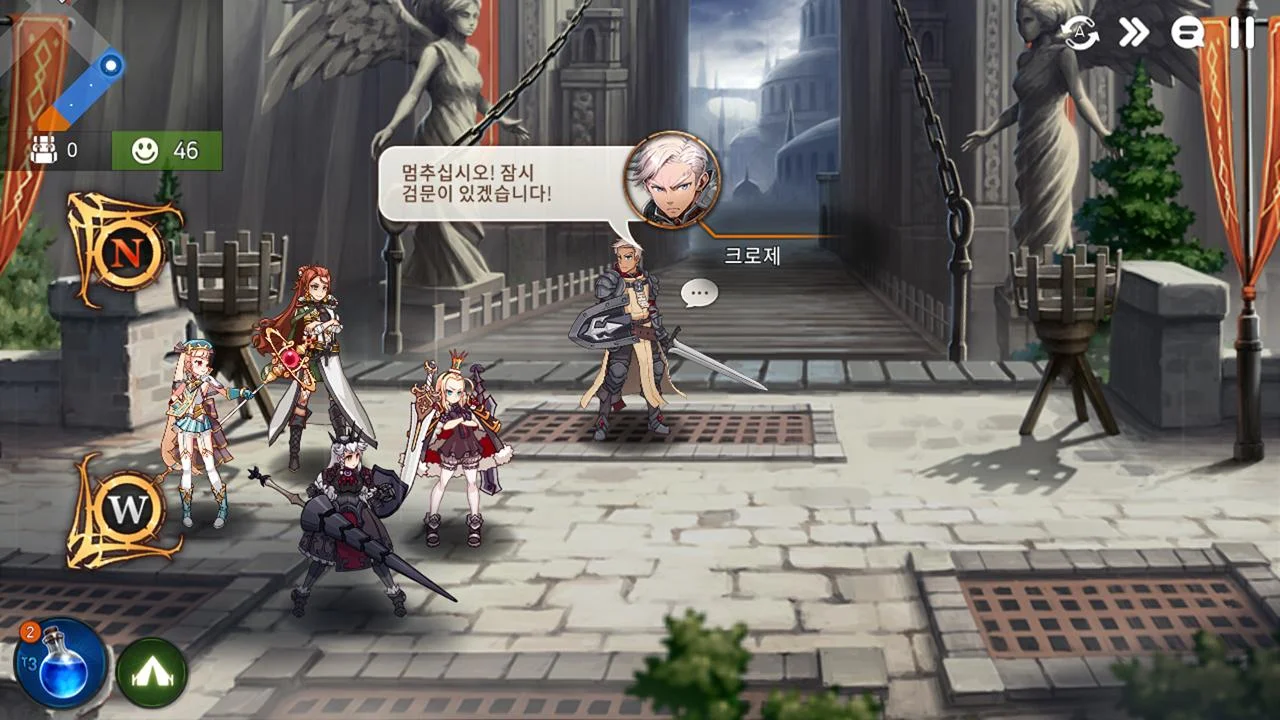Viewport: 1280px width, 720px height.
Task: Click the smiley morale indicator
Action: click(x=166, y=151)
